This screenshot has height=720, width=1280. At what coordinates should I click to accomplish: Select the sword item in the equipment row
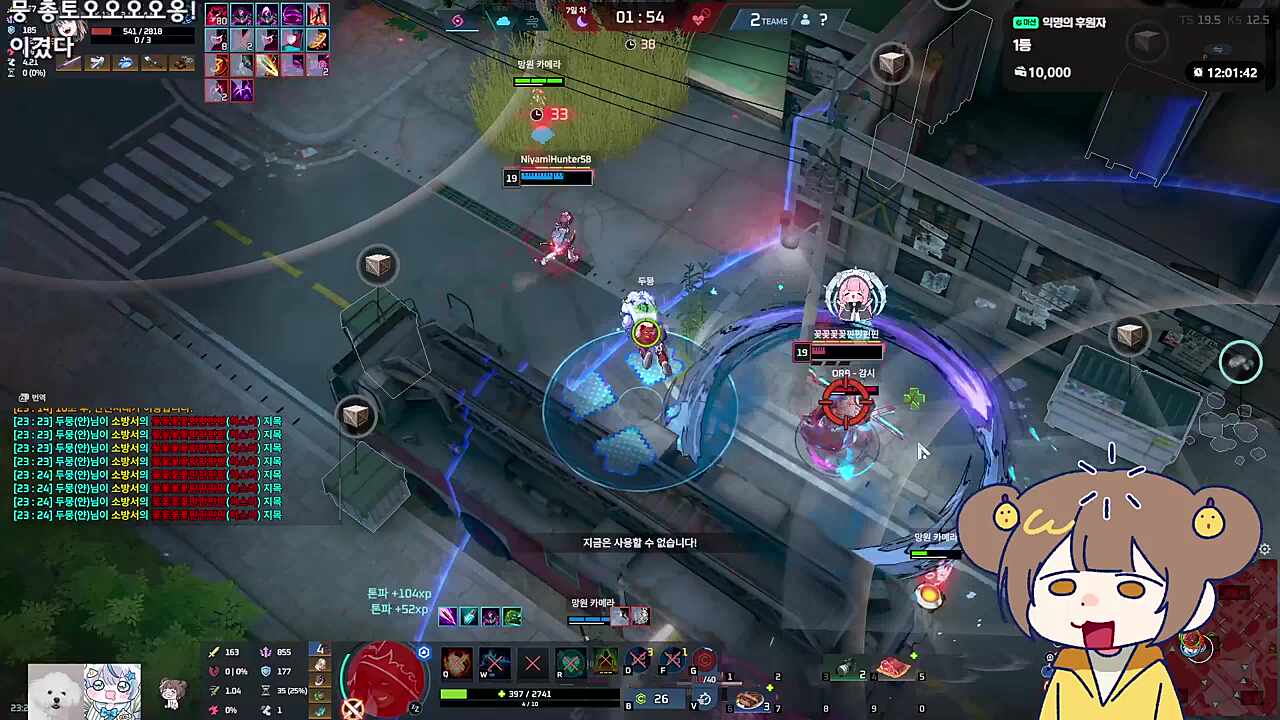click(x=68, y=63)
